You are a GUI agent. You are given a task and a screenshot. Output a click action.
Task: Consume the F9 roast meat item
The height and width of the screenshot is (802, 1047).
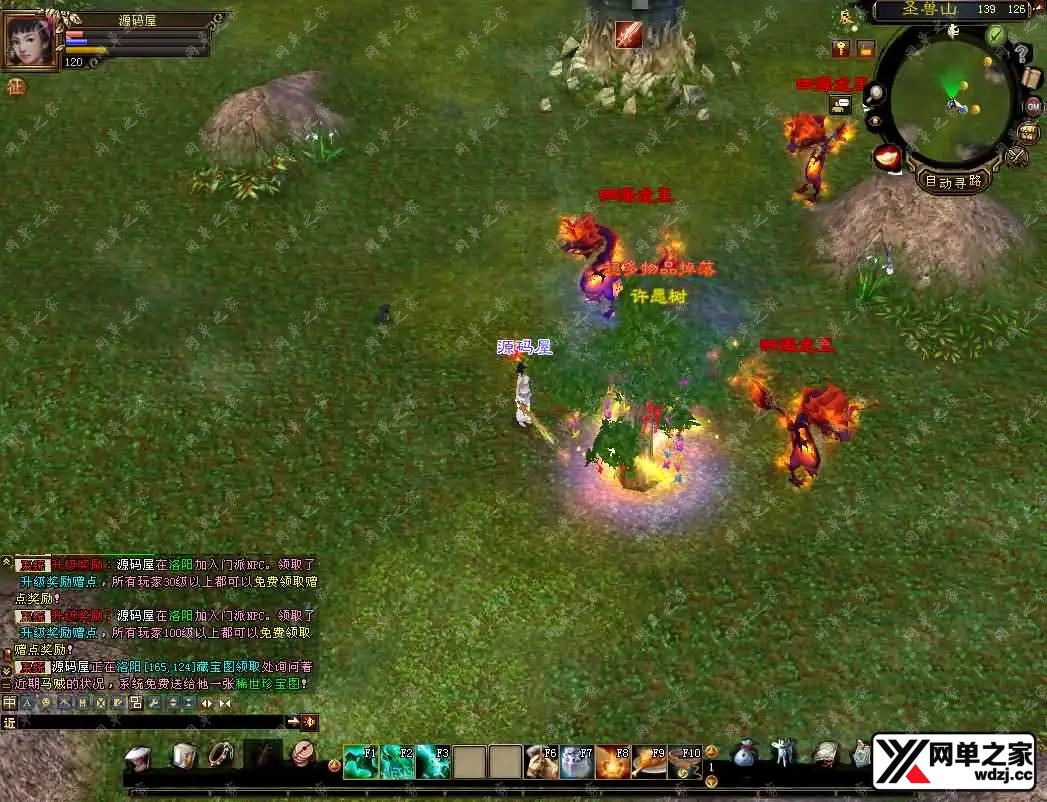(649, 761)
